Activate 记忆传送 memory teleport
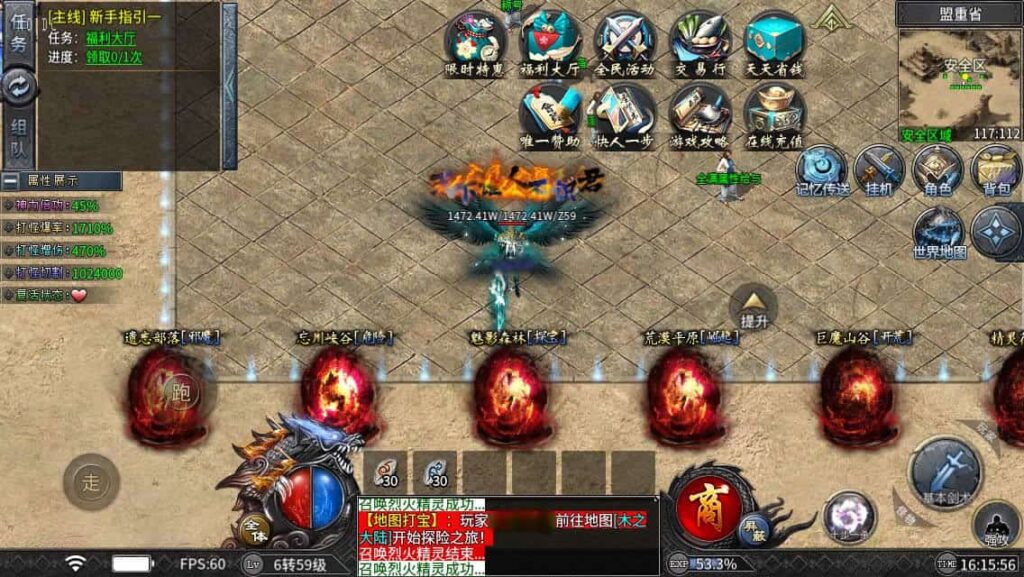Image resolution: width=1024 pixels, height=577 pixels. point(822,168)
